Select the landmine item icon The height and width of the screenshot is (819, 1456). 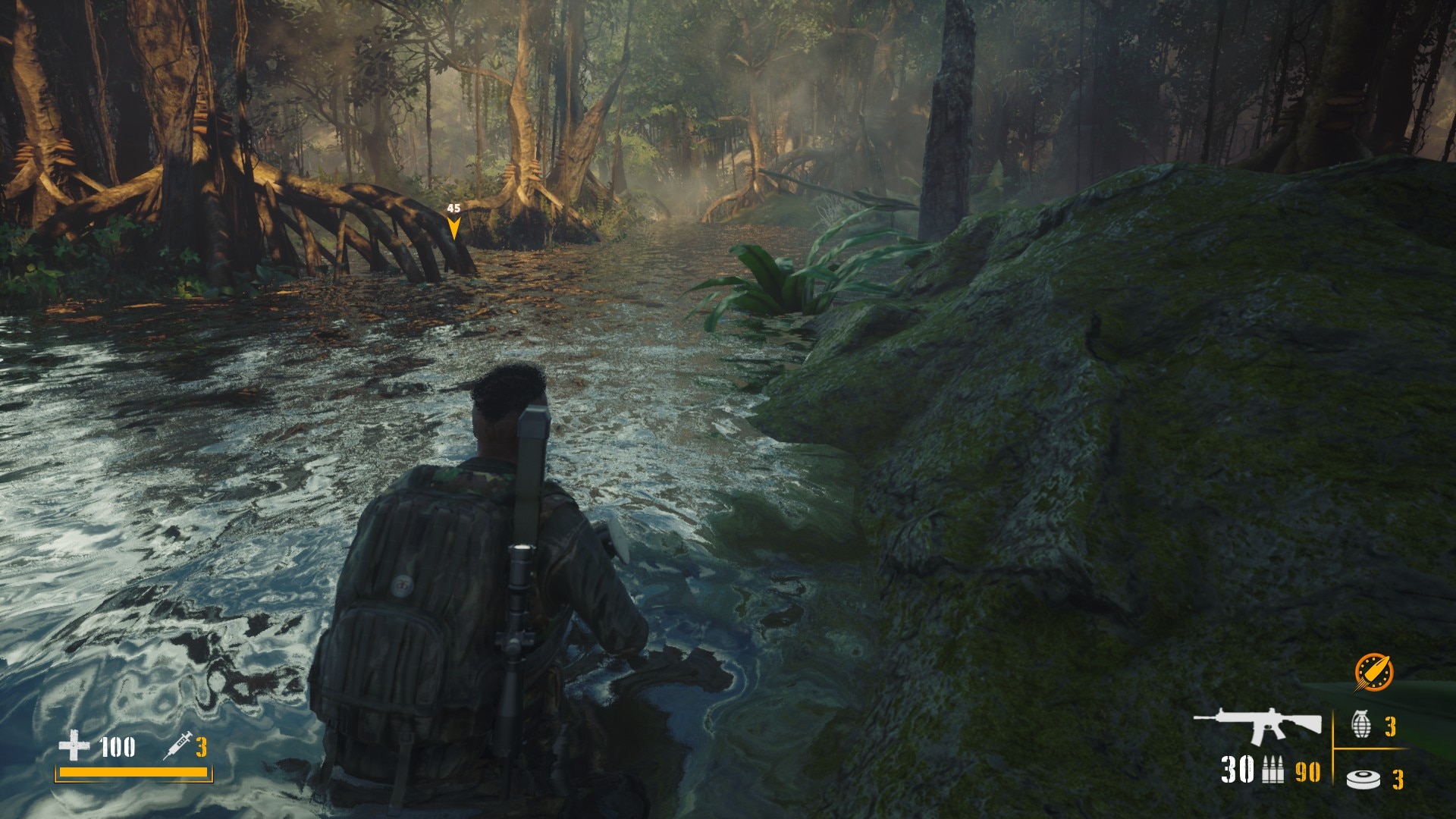coord(1362,779)
